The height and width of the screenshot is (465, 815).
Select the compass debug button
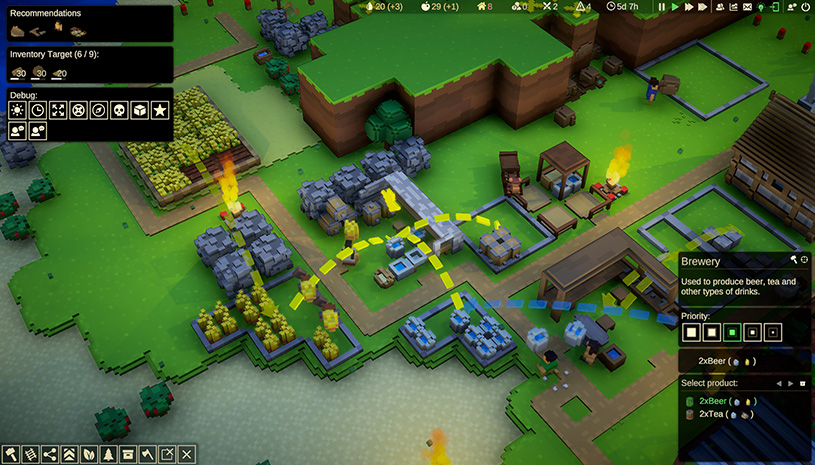pyautogui.click(x=98, y=110)
